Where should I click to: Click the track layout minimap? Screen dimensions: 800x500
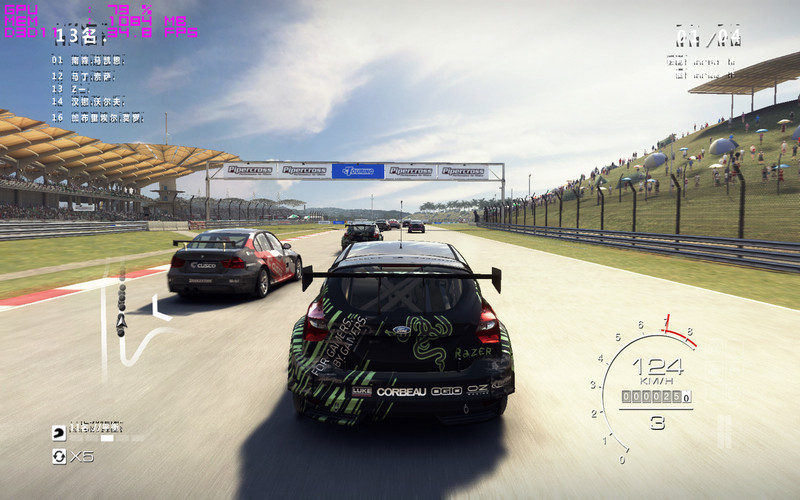(135, 320)
